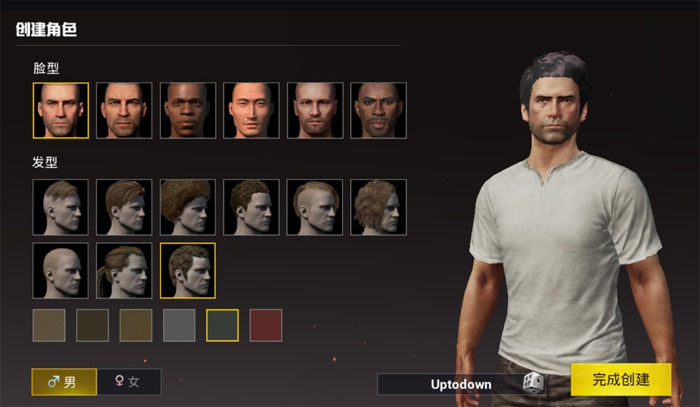Choose the long wavy shoulder-length hairstyle
This screenshot has height=407, width=700.
pyautogui.click(x=378, y=207)
